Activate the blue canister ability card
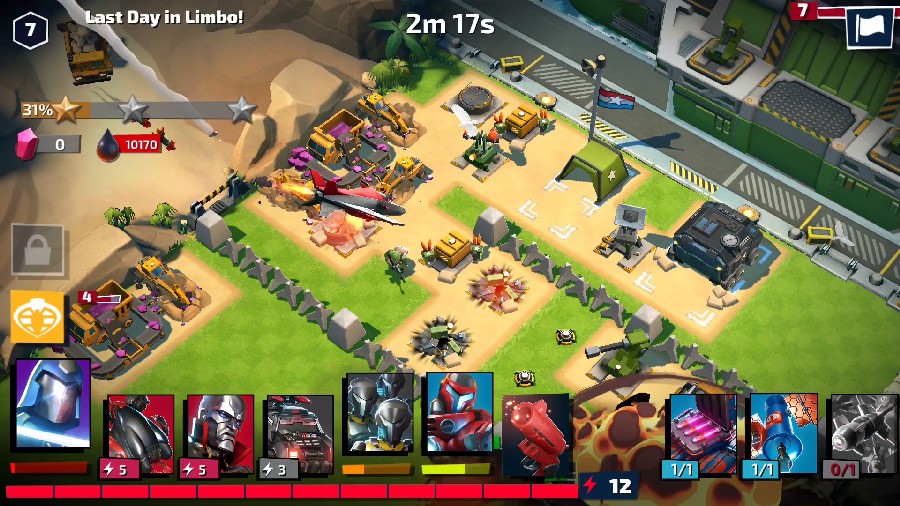This screenshot has height=506, width=900. (x=783, y=427)
